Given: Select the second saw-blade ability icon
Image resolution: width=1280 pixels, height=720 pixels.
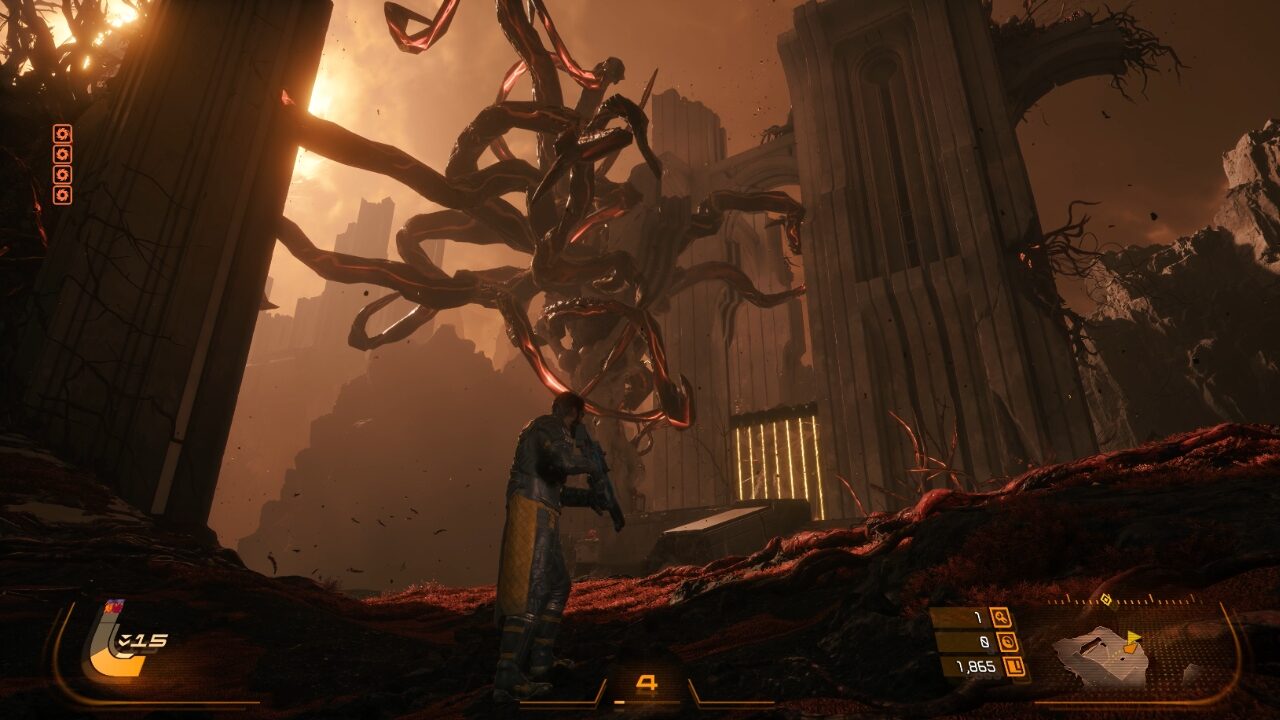Looking at the screenshot, I should (x=62, y=154).
